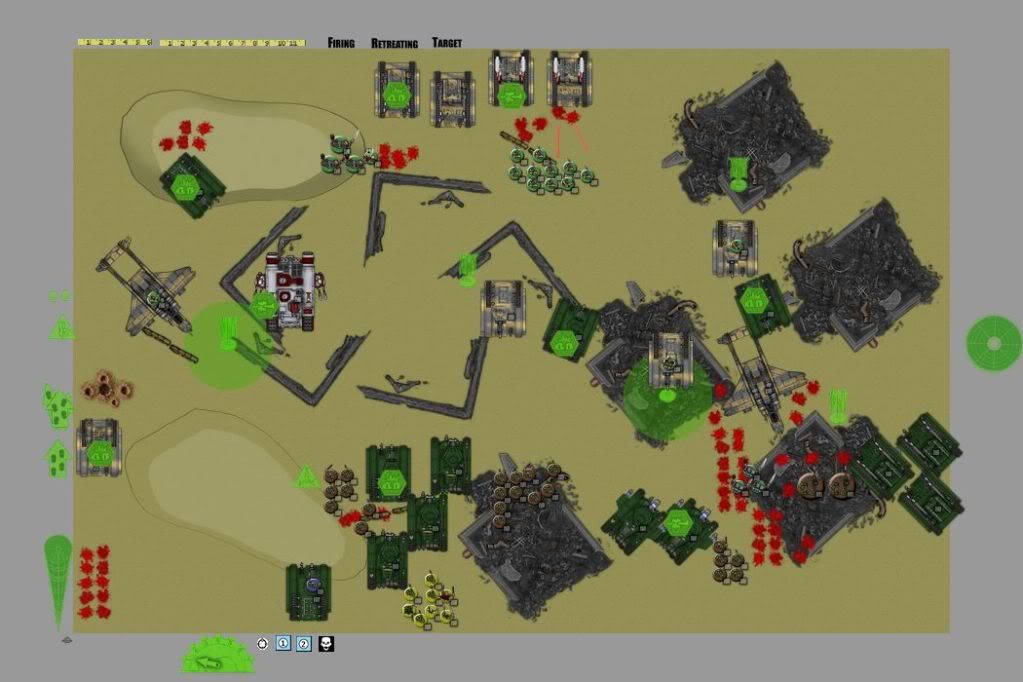Viewport: 1023px width, 682px height.
Task: Select the green upward arrow template
Action: 57,458
